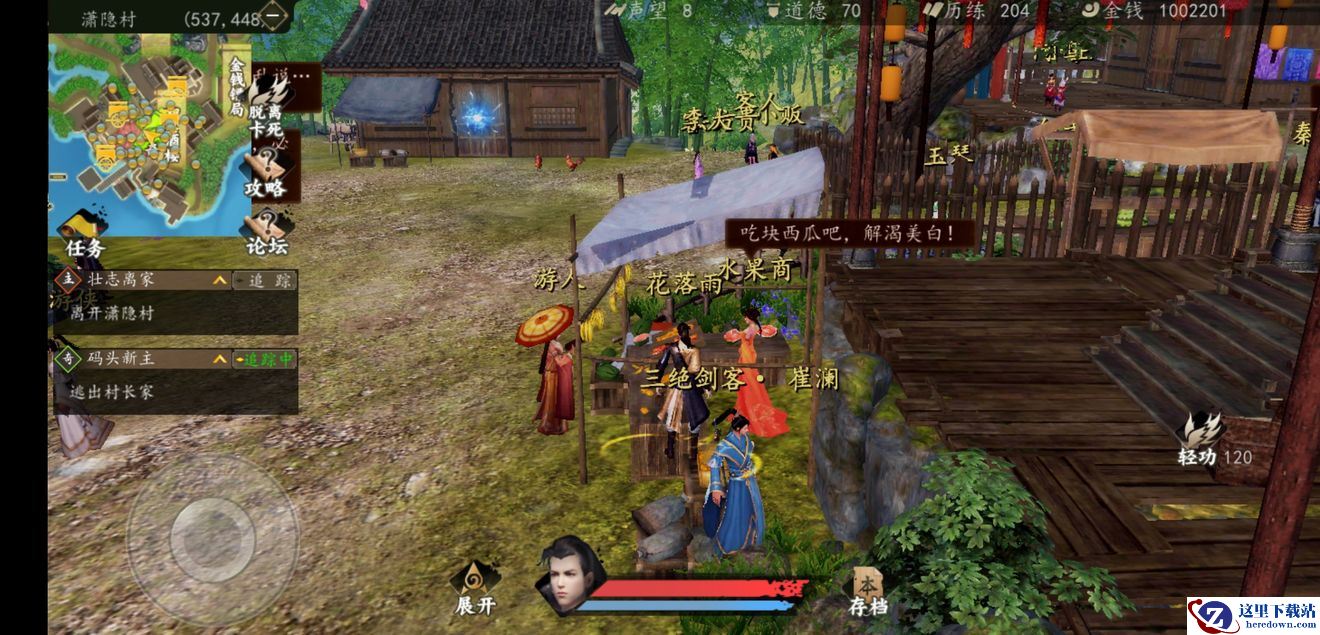Activate the 轻功 lightness skill

(1203, 440)
